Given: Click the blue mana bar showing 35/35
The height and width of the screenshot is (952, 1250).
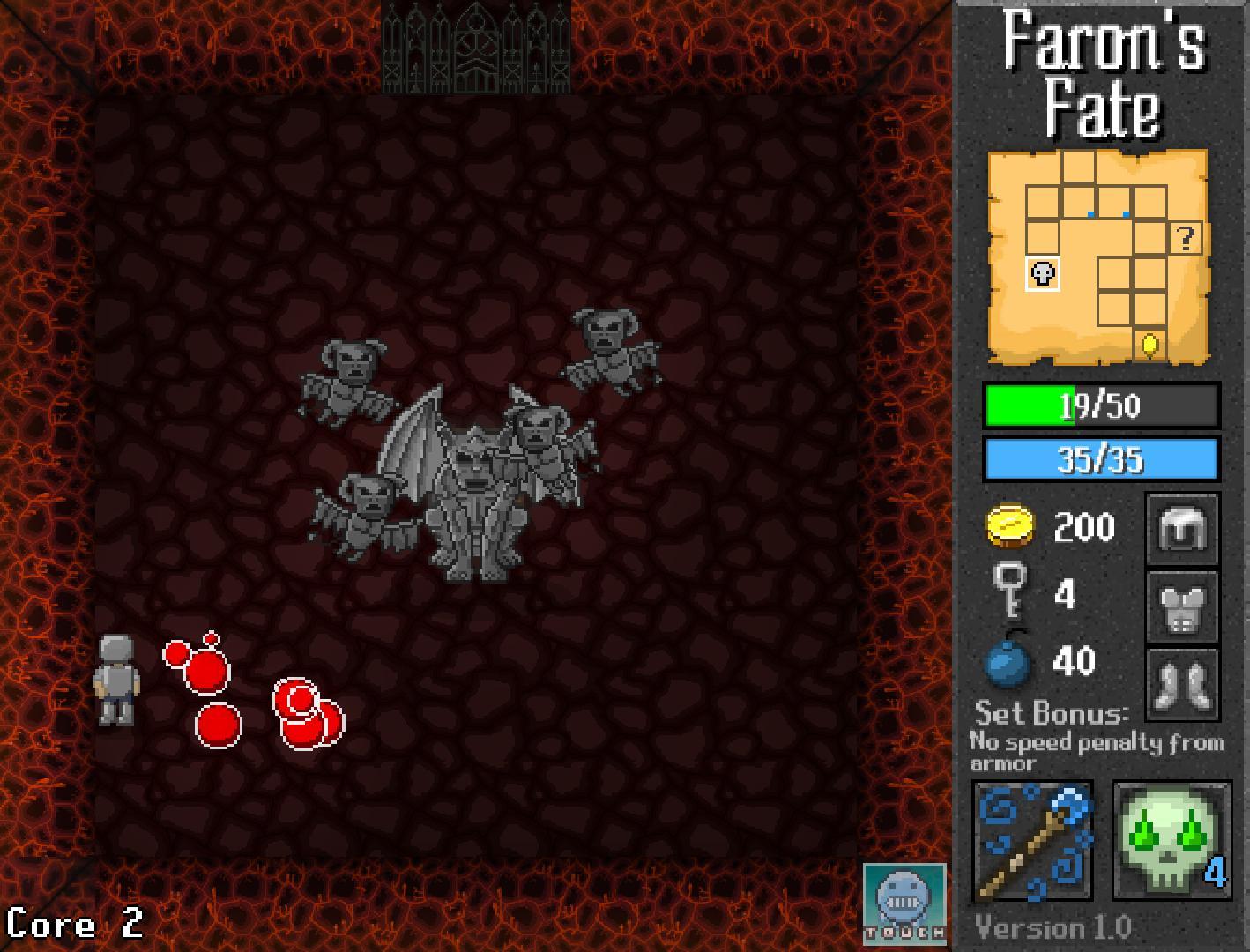Looking at the screenshot, I should (1098, 457).
